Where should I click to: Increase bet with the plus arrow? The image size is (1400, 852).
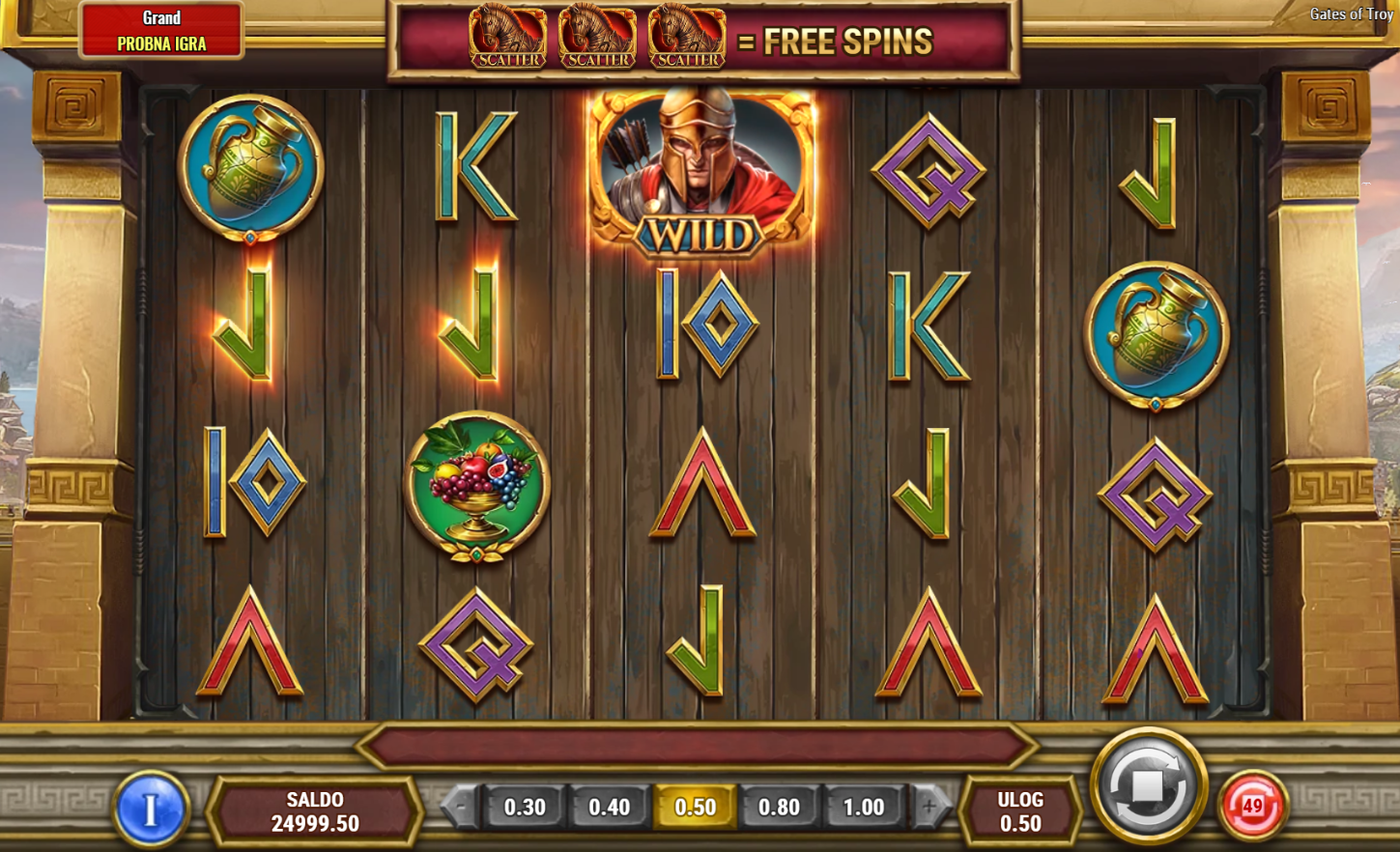929,807
